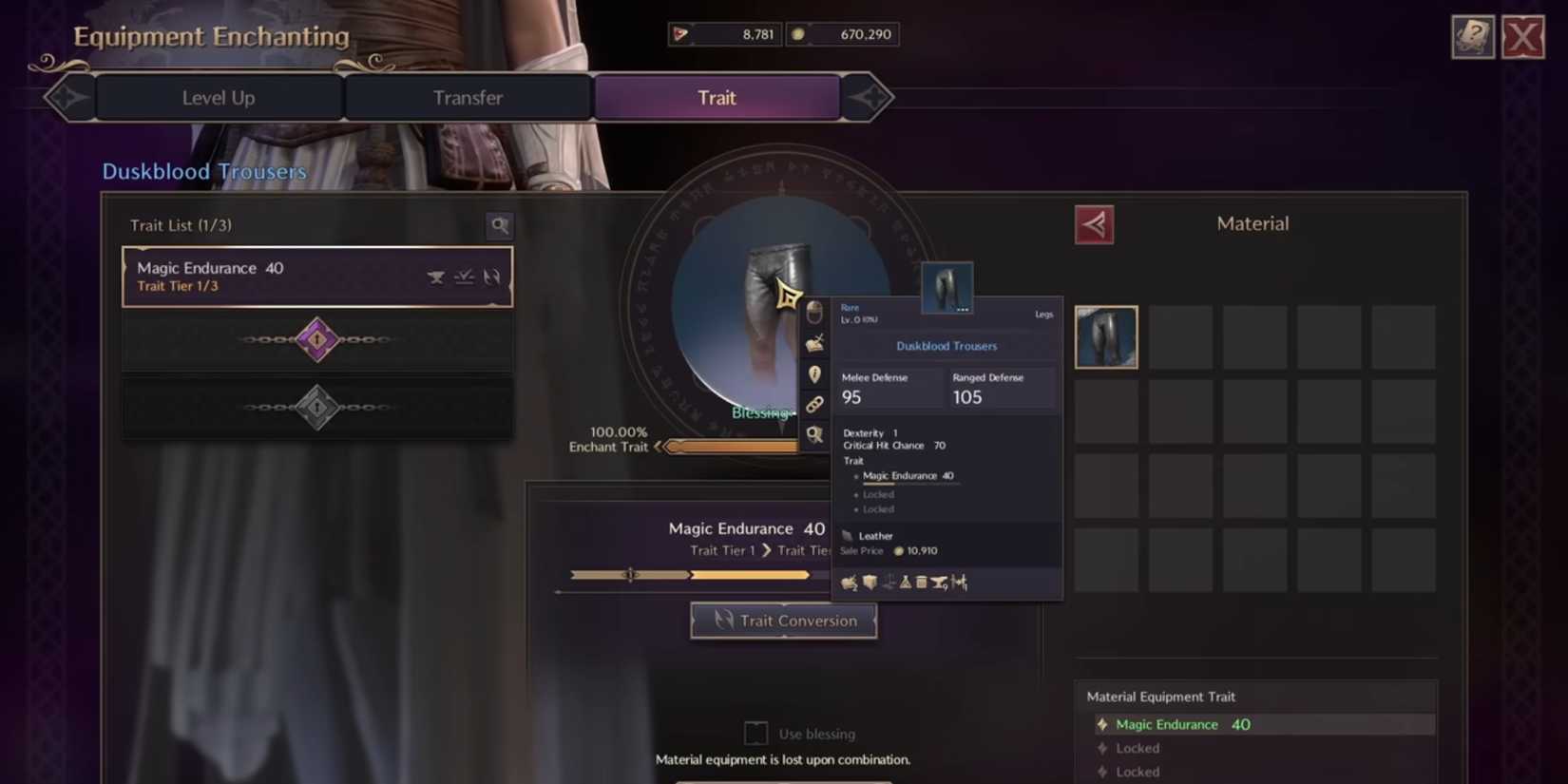Open the help question mark icon at top right
Viewport: 1568px width, 784px height.
(1473, 38)
